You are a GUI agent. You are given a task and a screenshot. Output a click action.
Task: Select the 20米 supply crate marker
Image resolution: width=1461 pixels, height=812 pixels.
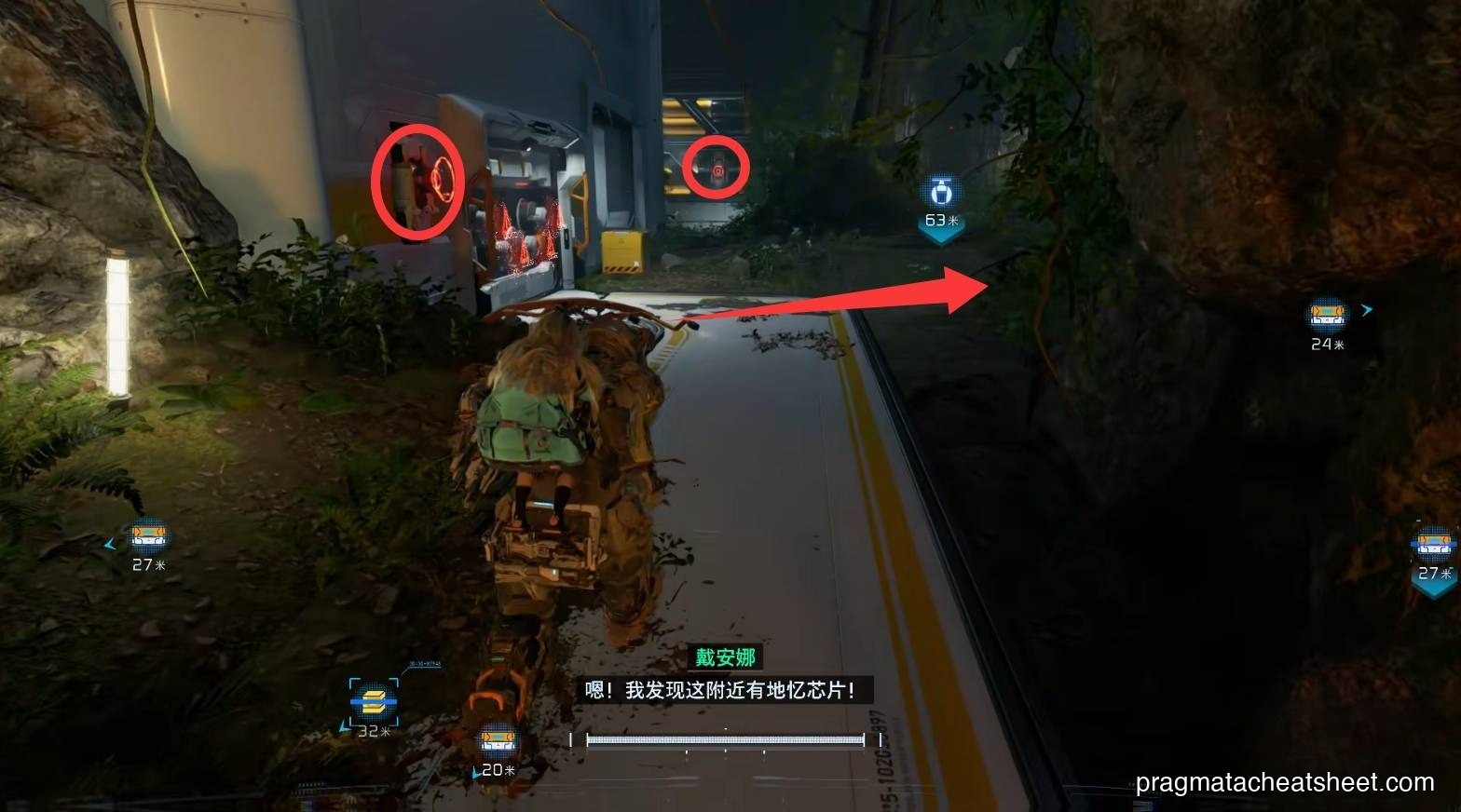(x=499, y=739)
